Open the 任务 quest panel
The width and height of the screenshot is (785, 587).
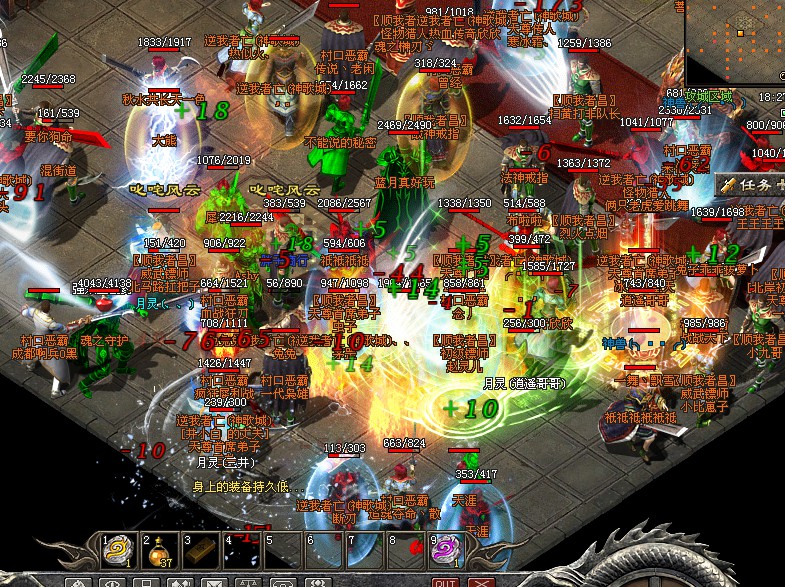[749, 185]
